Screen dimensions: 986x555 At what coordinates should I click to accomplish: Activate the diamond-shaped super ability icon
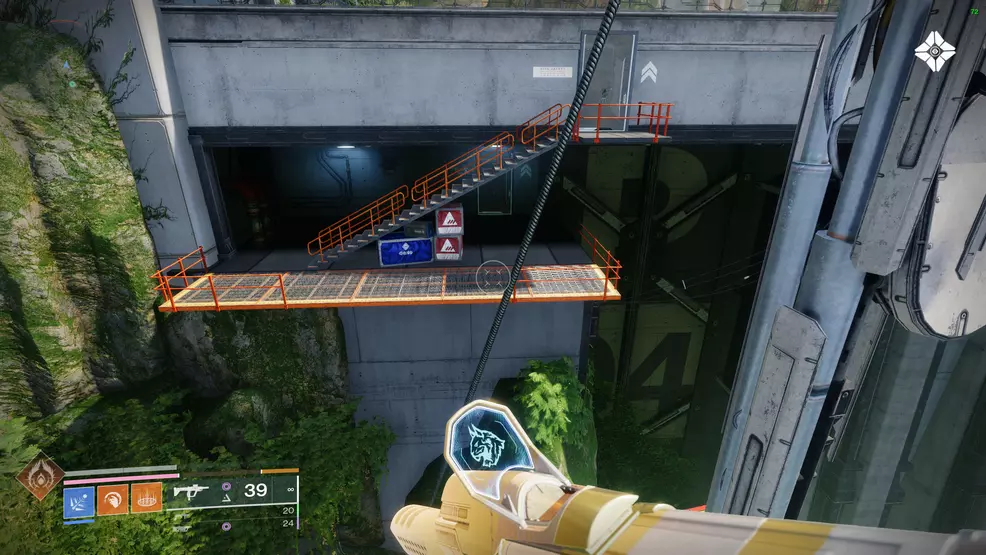coord(40,476)
